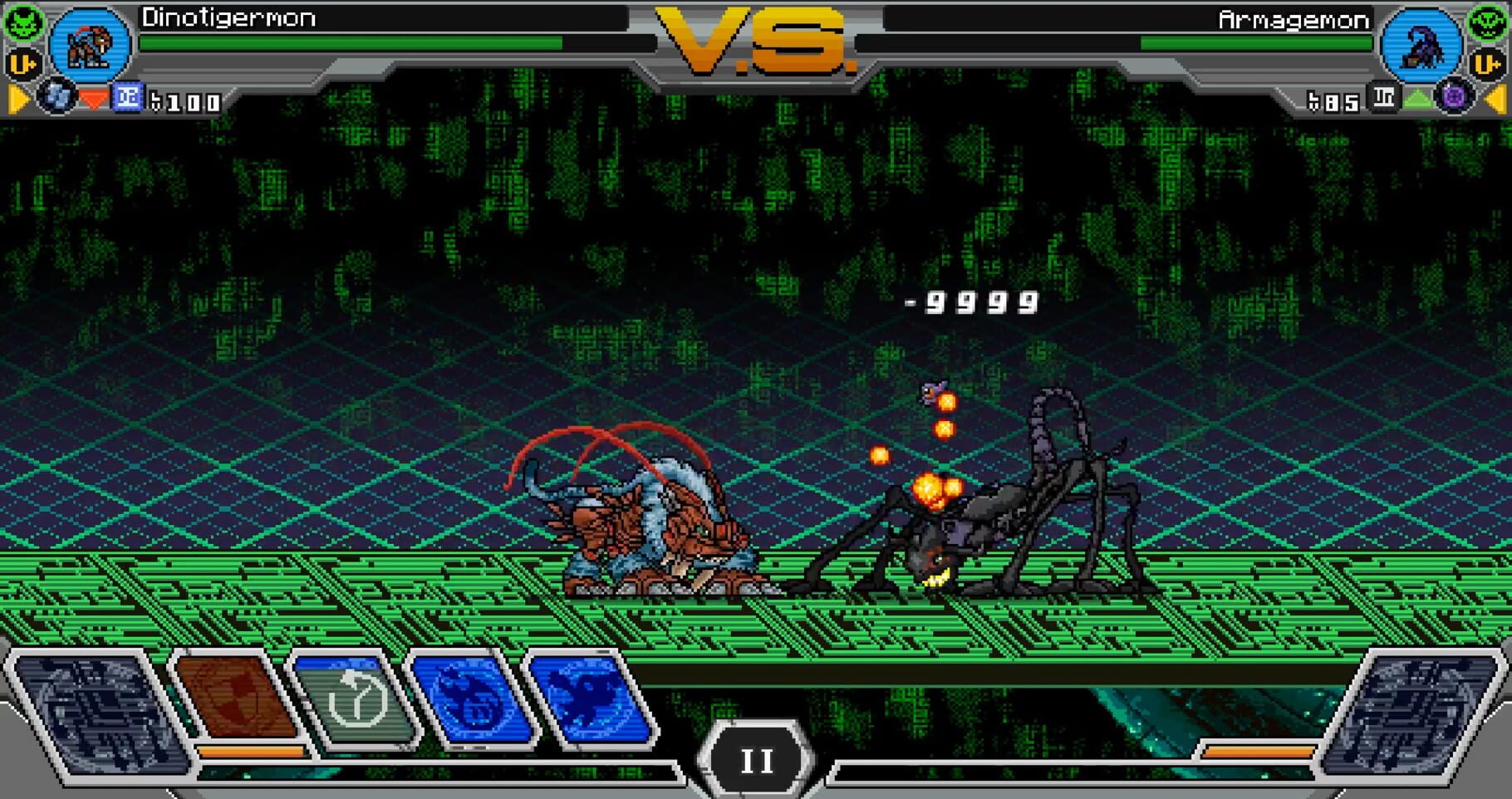Click the green emblem icon above Dinotigermon's portrait
Image resolution: width=1512 pixels, height=799 pixels.
(x=24, y=21)
